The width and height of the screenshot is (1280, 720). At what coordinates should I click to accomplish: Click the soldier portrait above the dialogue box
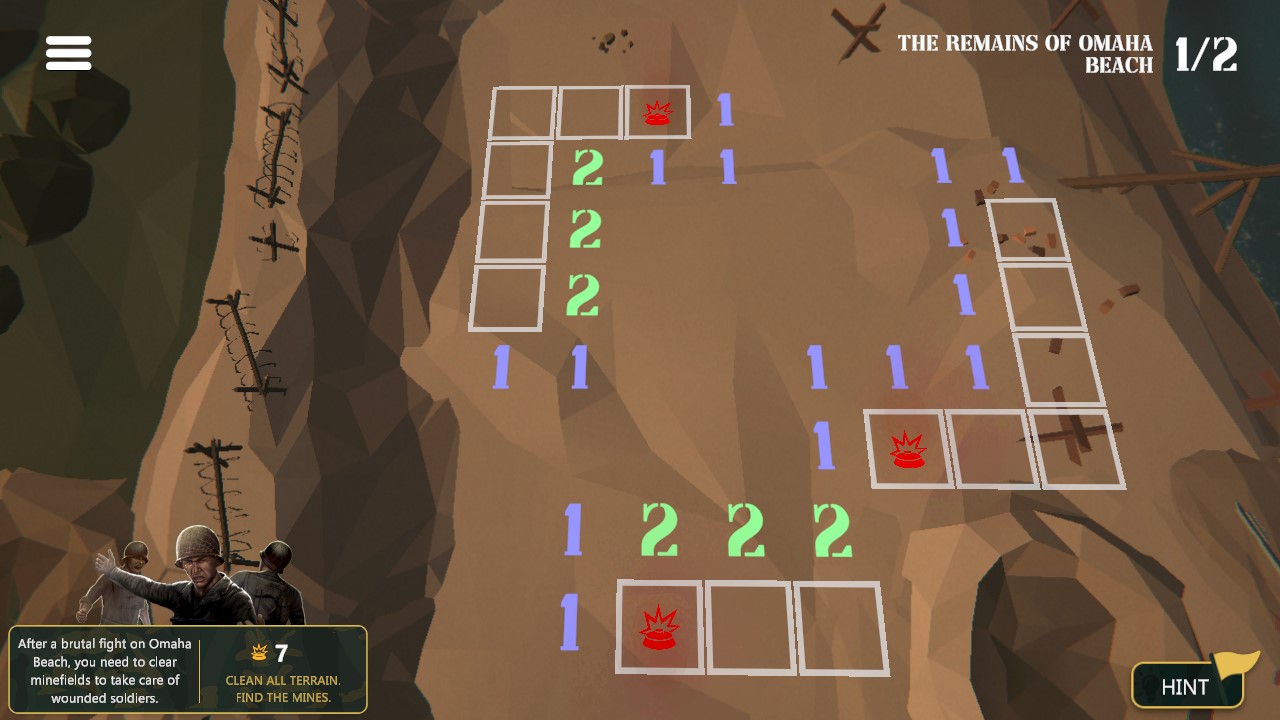200,572
